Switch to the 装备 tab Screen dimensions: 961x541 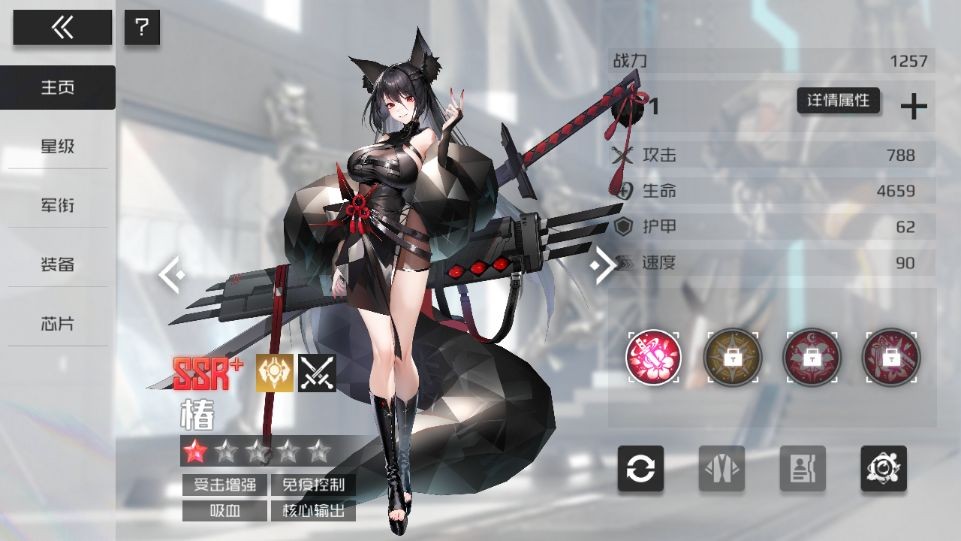(57, 265)
